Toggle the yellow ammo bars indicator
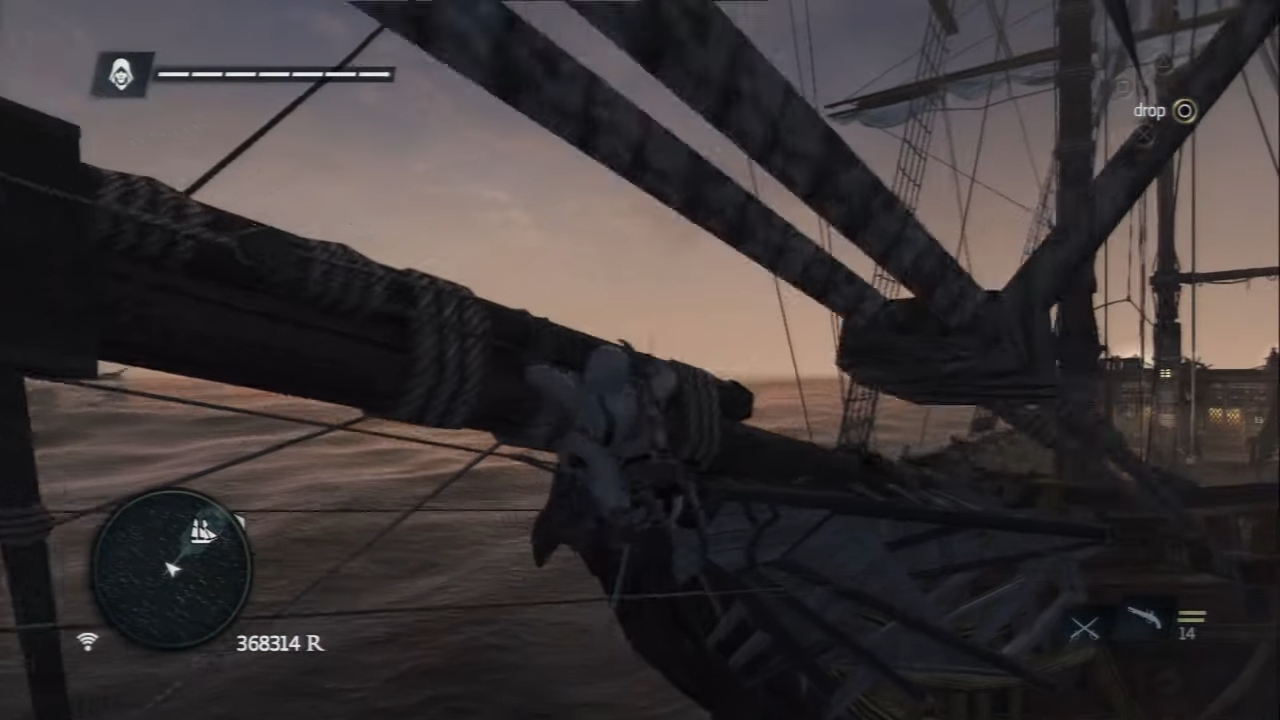This screenshot has width=1280, height=720. pyautogui.click(x=1192, y=615)
